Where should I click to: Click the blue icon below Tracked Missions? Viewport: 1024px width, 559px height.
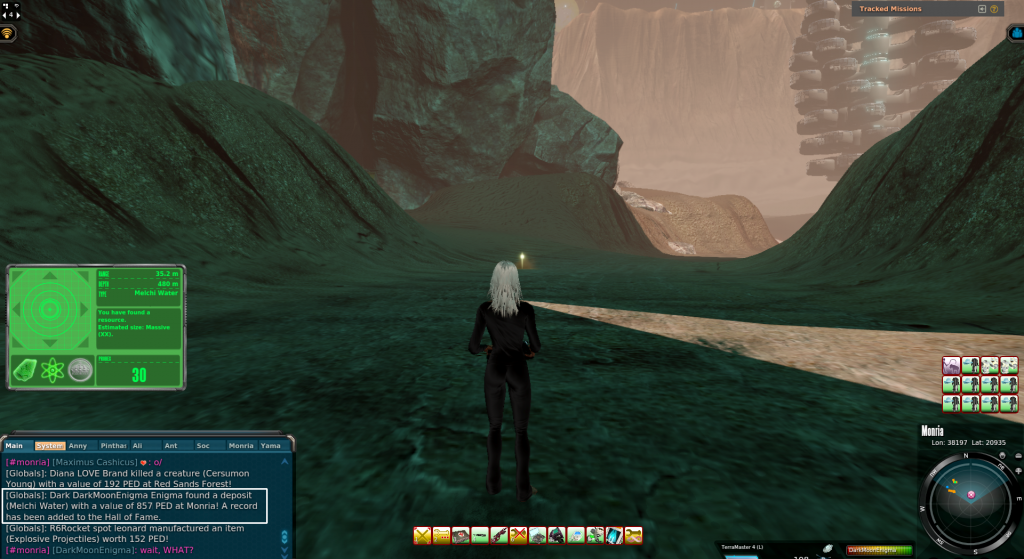[x=1015, y=33]
